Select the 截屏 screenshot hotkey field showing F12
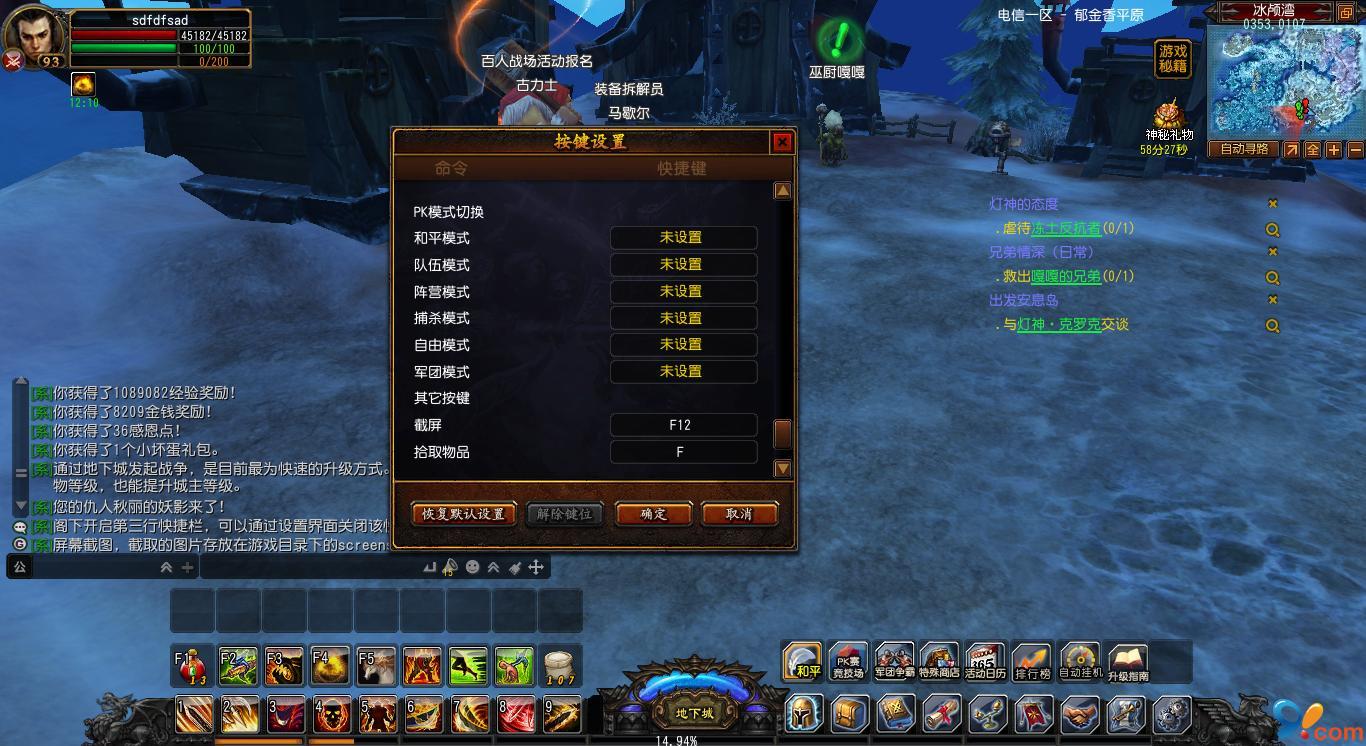Viewport: 1366px width, 746px height. pos(683,425)
